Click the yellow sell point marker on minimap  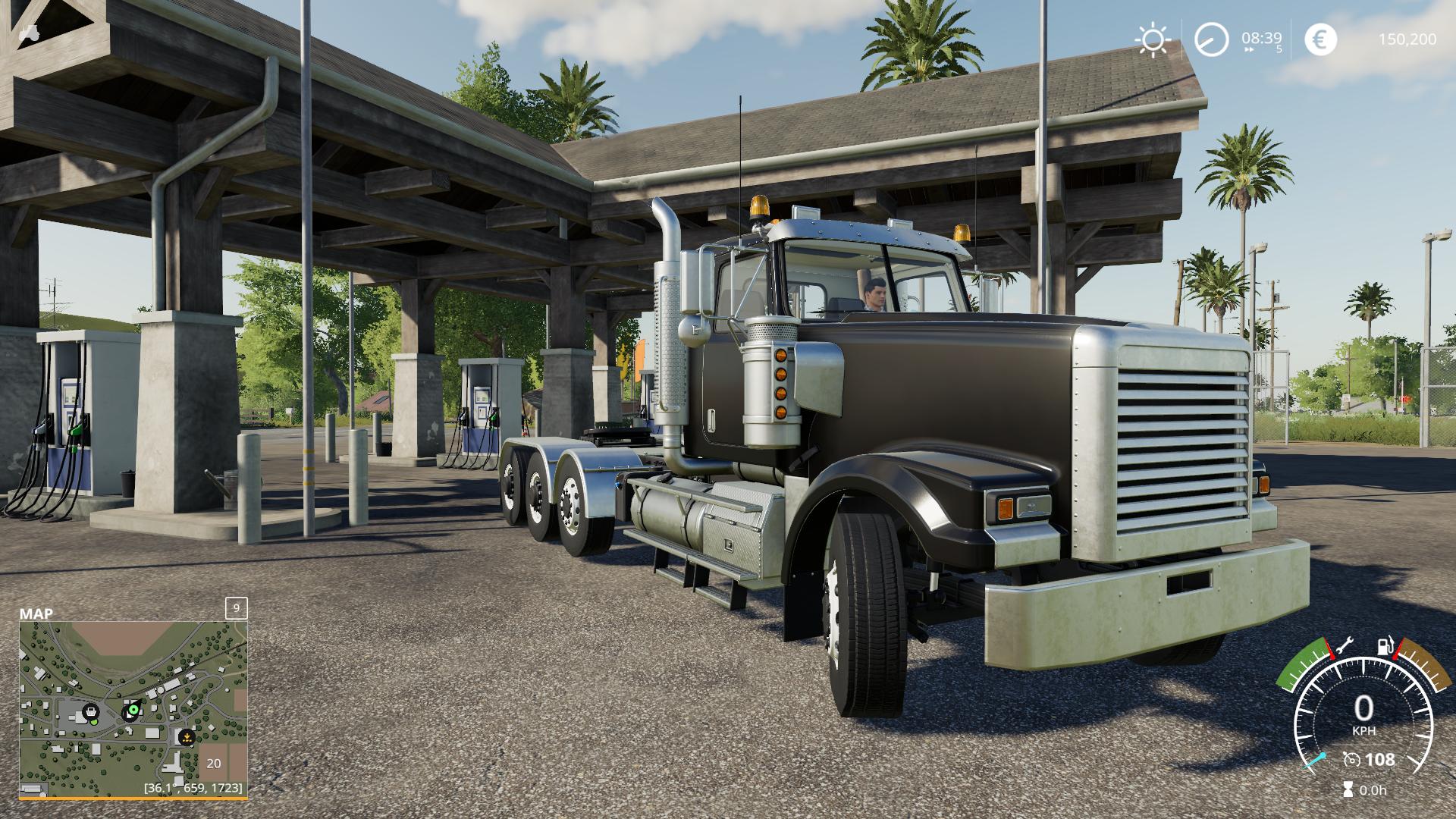click(186, 735)
